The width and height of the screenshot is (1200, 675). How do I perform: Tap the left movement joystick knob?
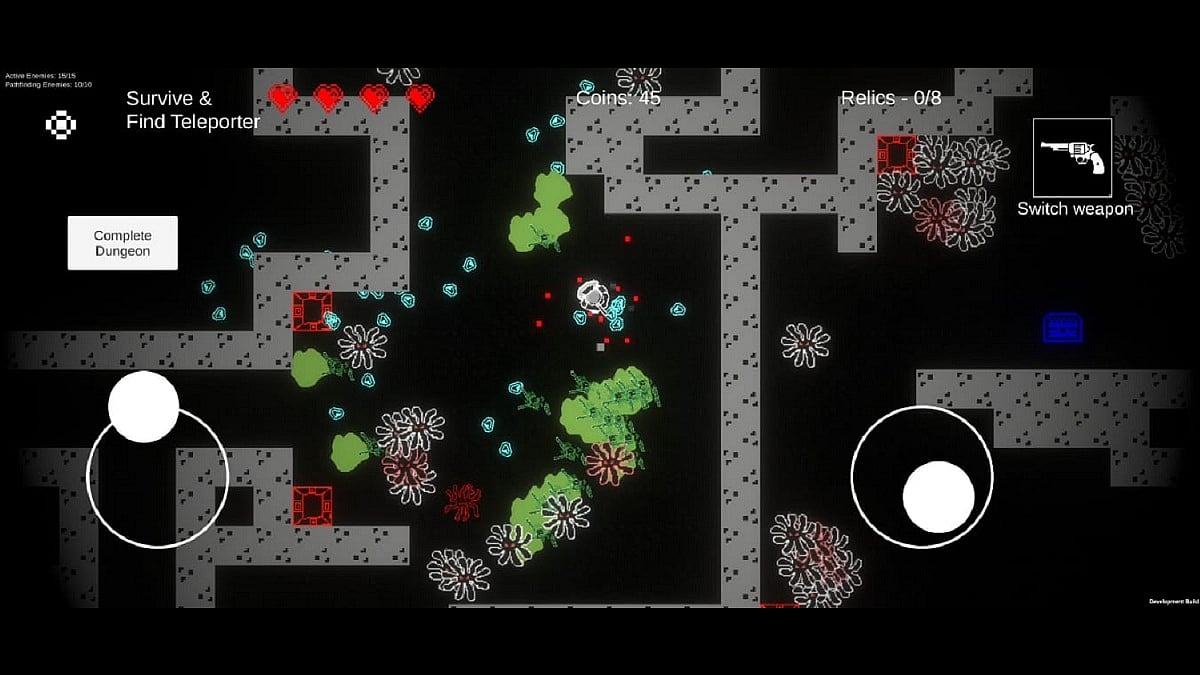[x=143, y=406]
